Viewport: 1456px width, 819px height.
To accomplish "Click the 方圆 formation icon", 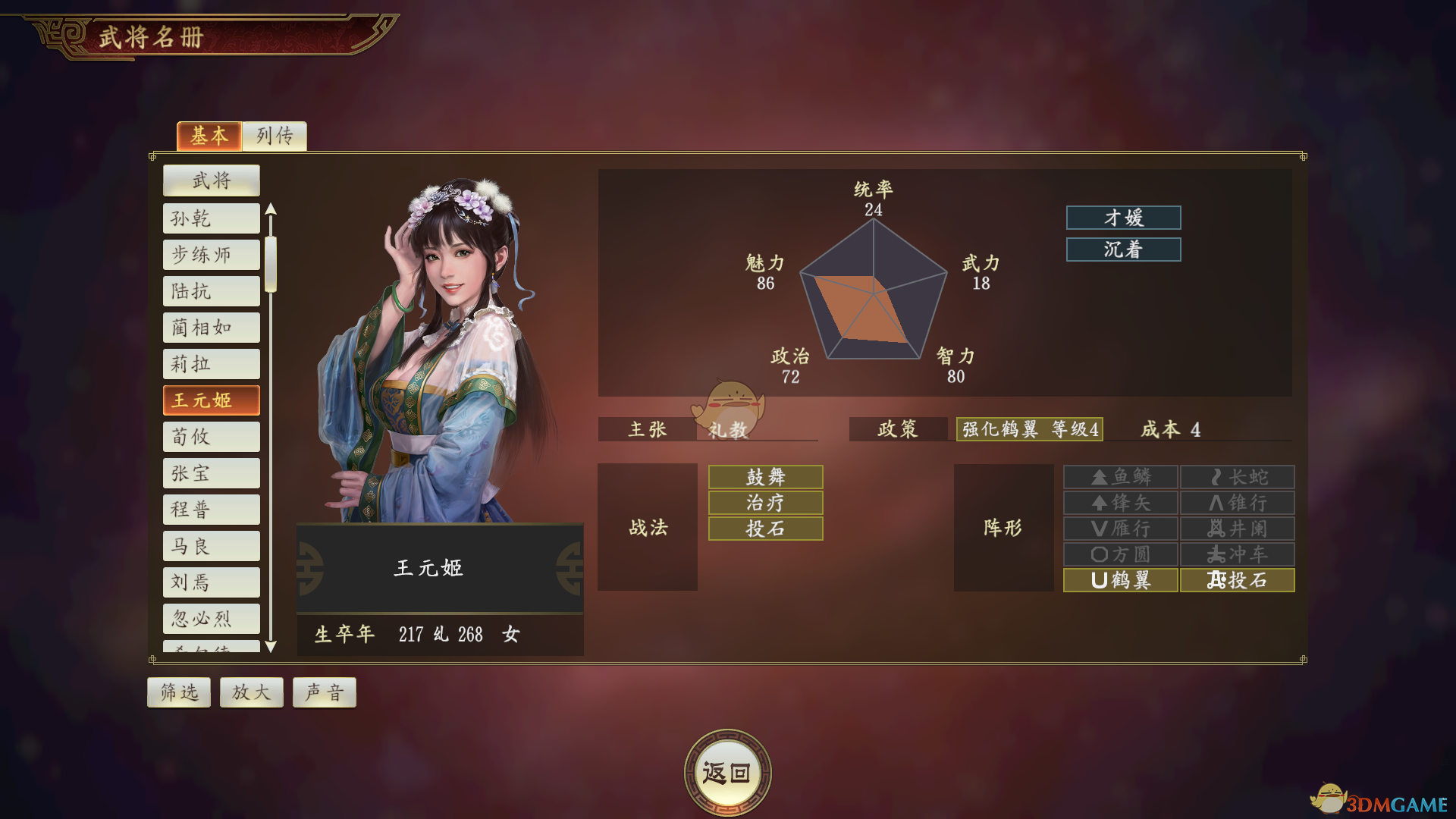I will (1120, 554).
